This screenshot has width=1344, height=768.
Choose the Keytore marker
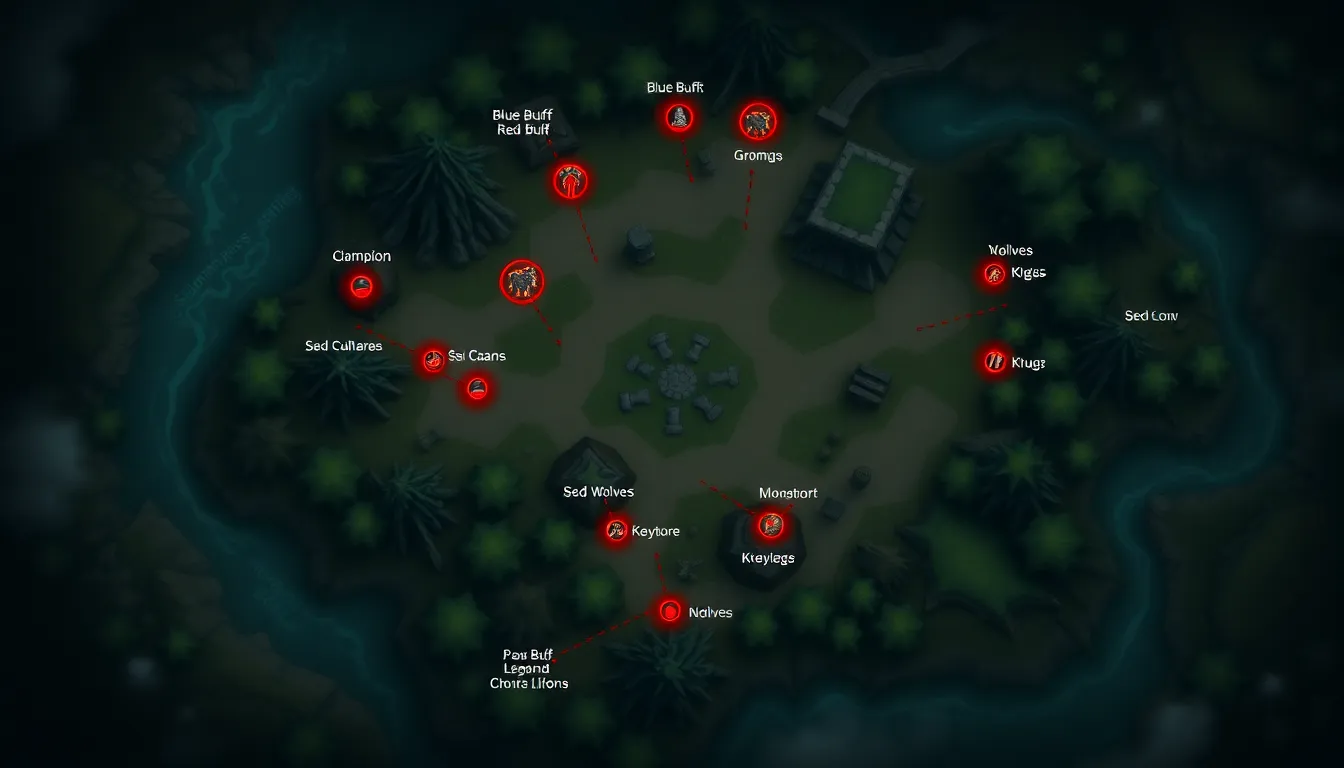coord(616,531)
